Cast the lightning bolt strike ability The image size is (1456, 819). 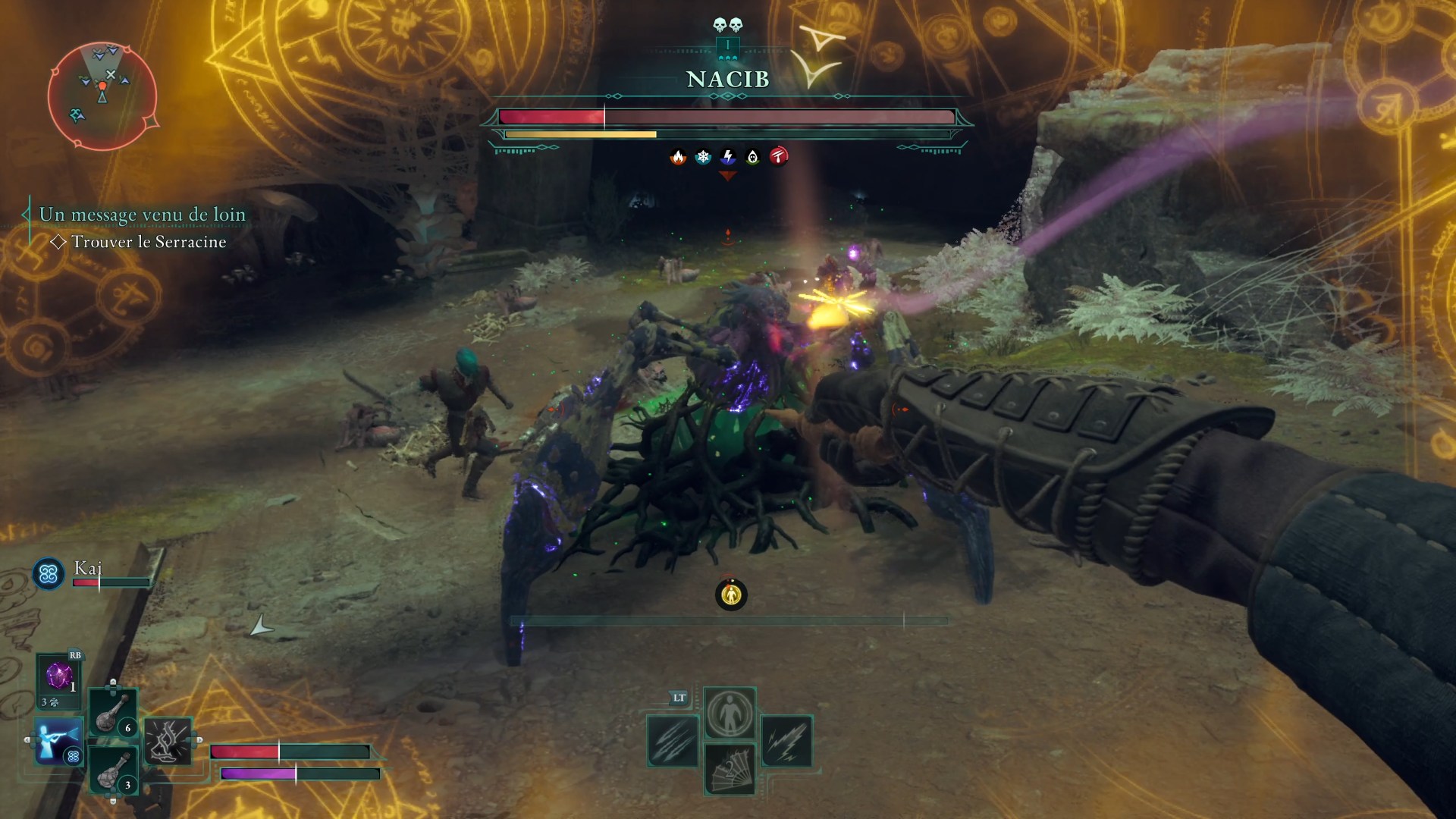pos(786,741)
